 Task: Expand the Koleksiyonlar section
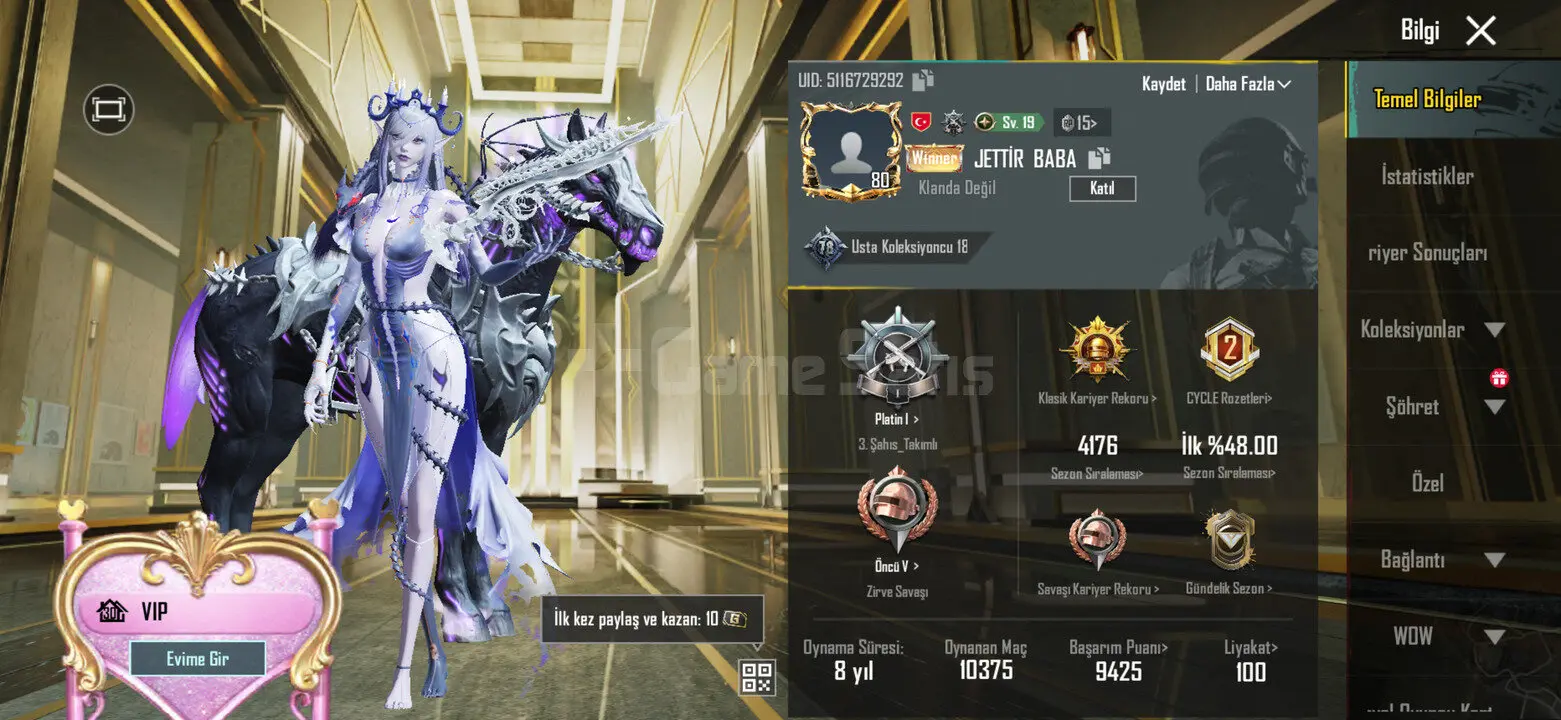[1432, 329]
